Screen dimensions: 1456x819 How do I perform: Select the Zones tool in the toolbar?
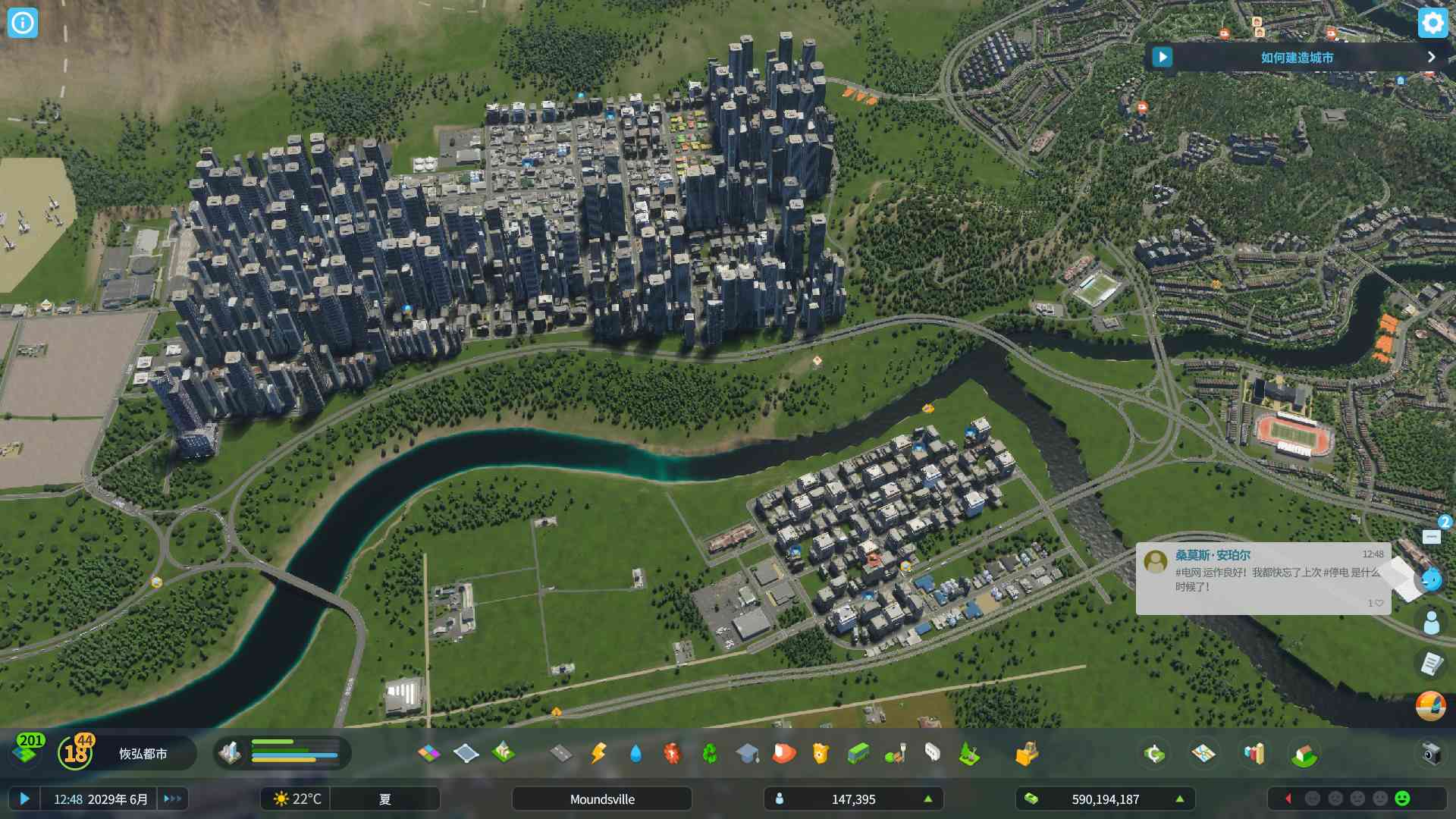click(x=428, y=753)
